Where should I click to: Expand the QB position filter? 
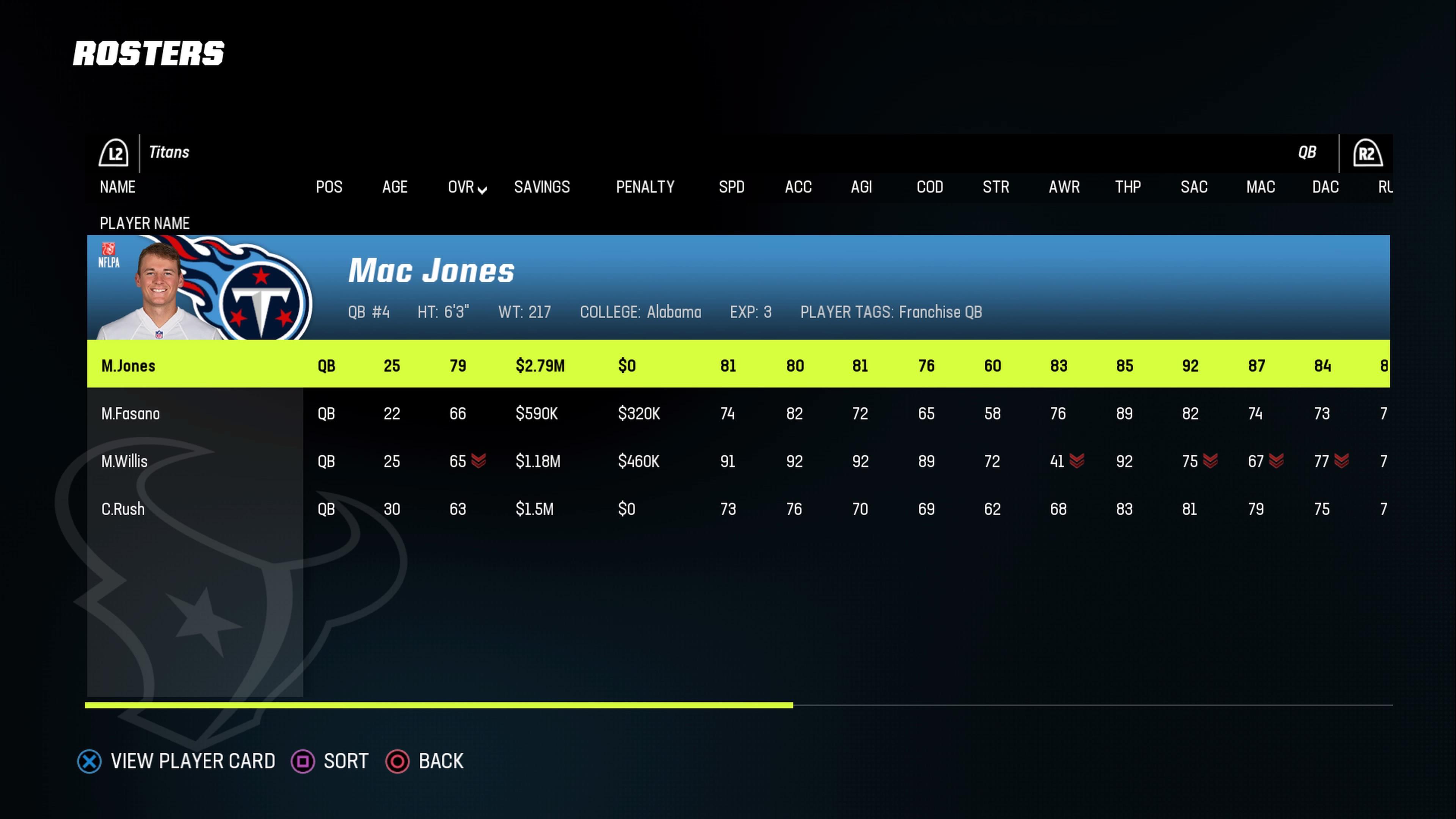click(1307, 152)
